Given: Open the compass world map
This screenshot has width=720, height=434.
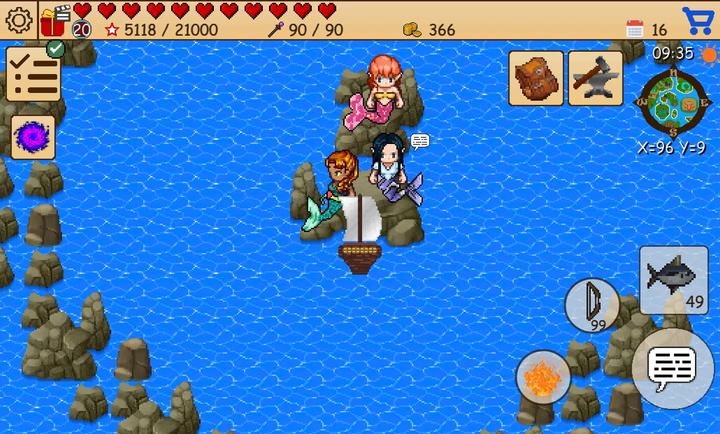Looking at the screenshot, I should 673,103.
